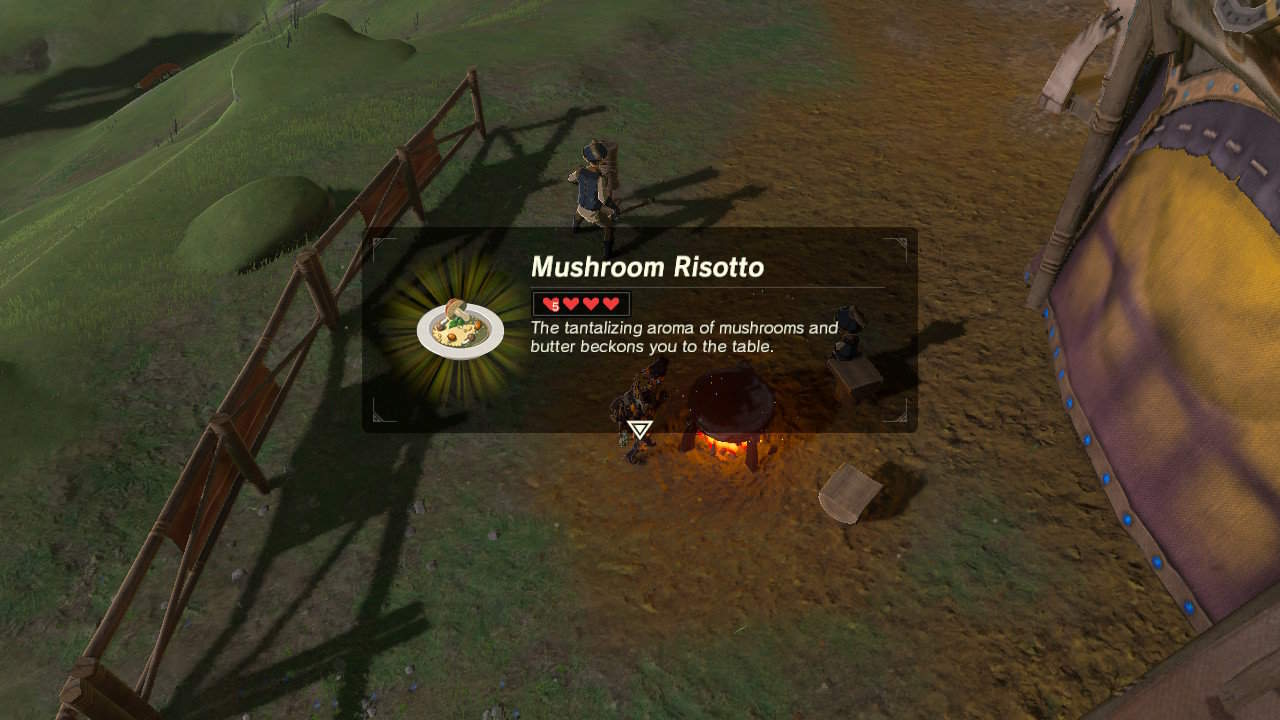Click the description text about tantalizing aroma
Image resolution: width=1280 pixels, height=720 pixels.
click(680, 337)
